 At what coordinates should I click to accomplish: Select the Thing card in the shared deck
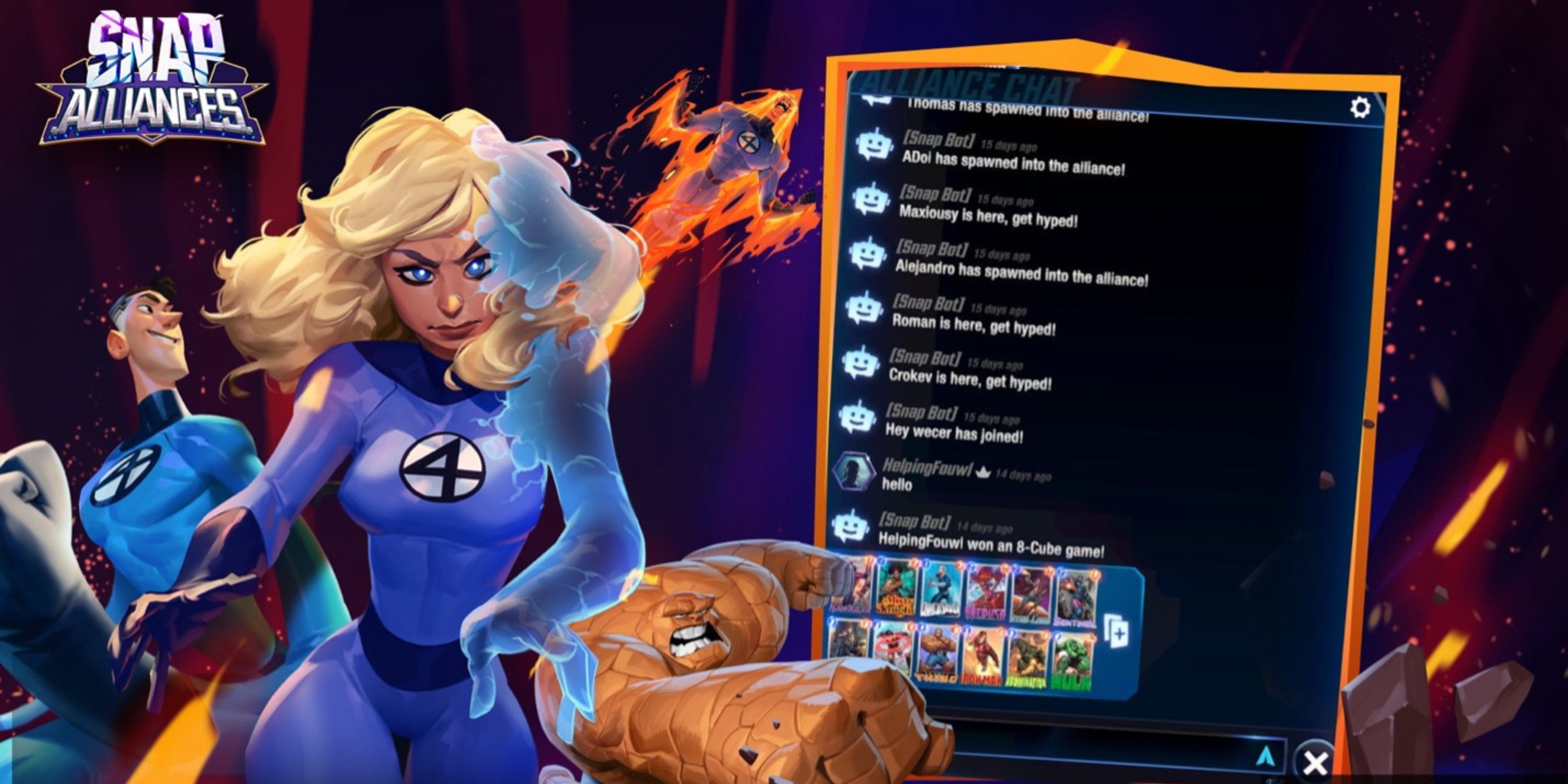[x=938, y=653]
